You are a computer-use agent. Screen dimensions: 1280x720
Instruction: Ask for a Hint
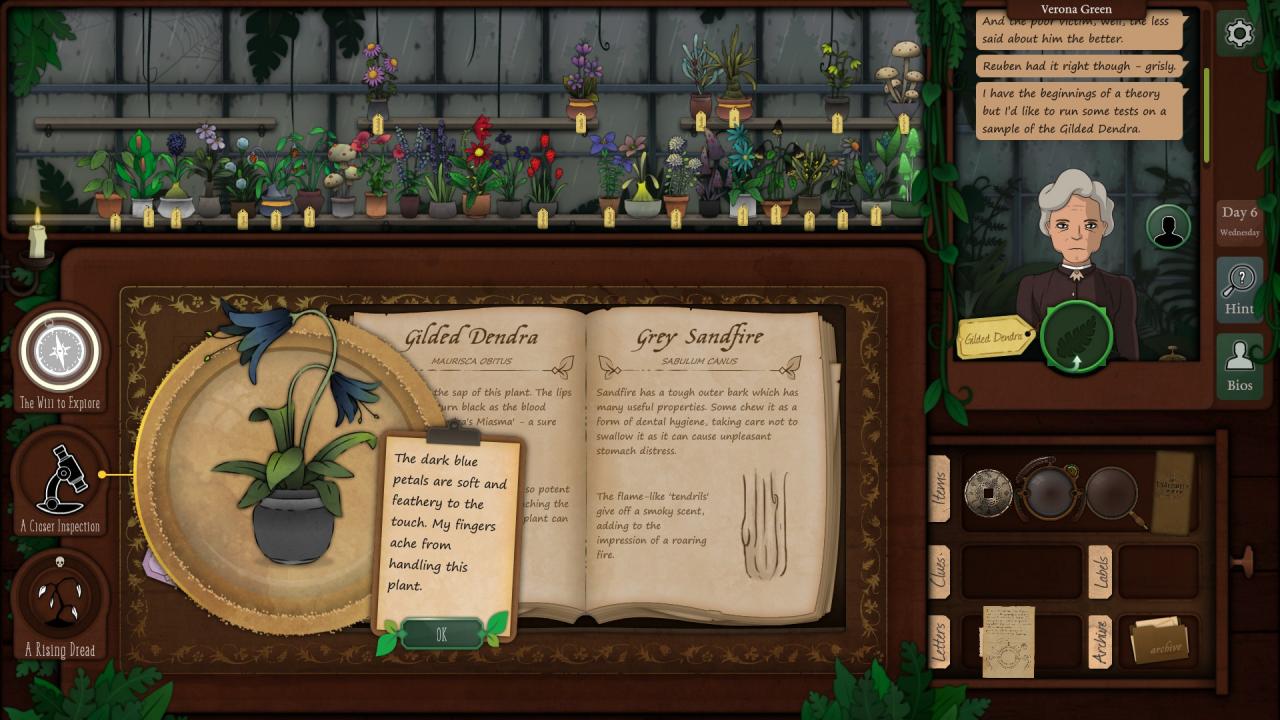tap(1239, 288)
